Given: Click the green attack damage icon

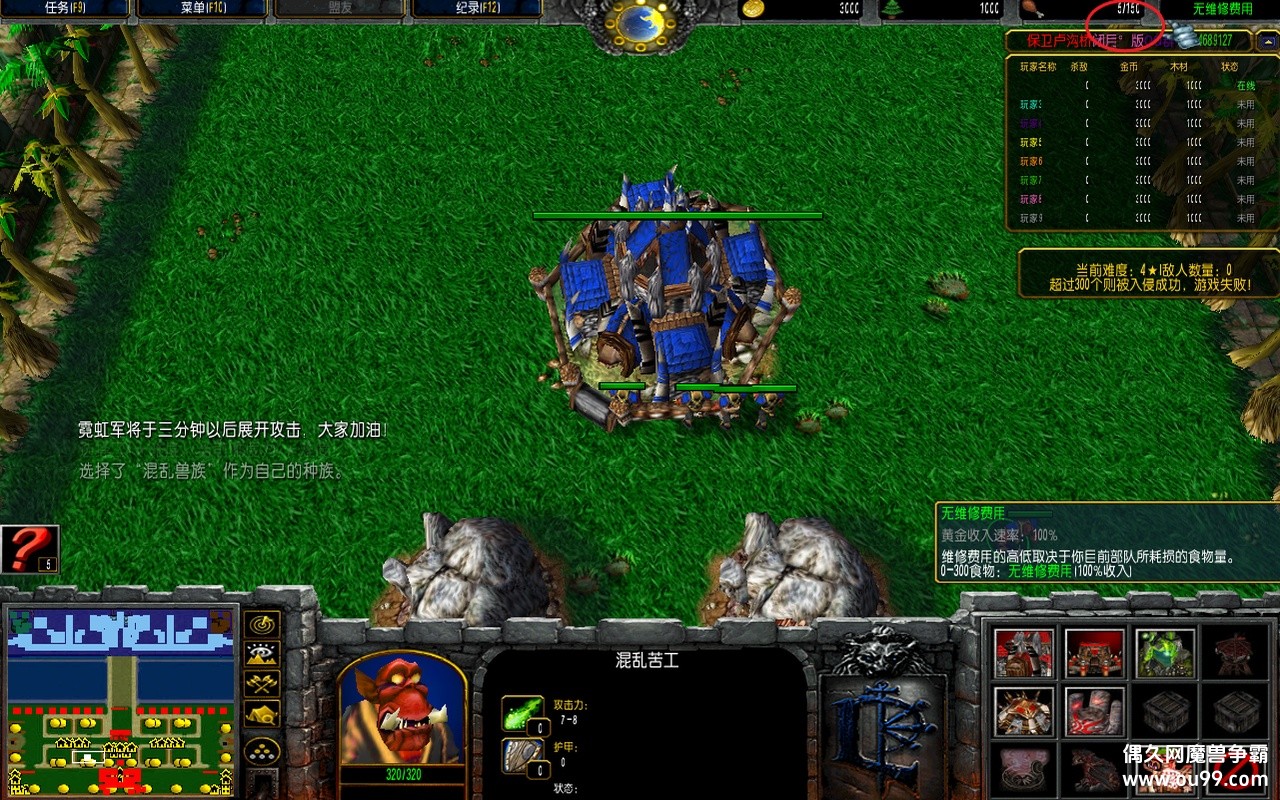Looking at the screenshot, I should click(522, 713).
